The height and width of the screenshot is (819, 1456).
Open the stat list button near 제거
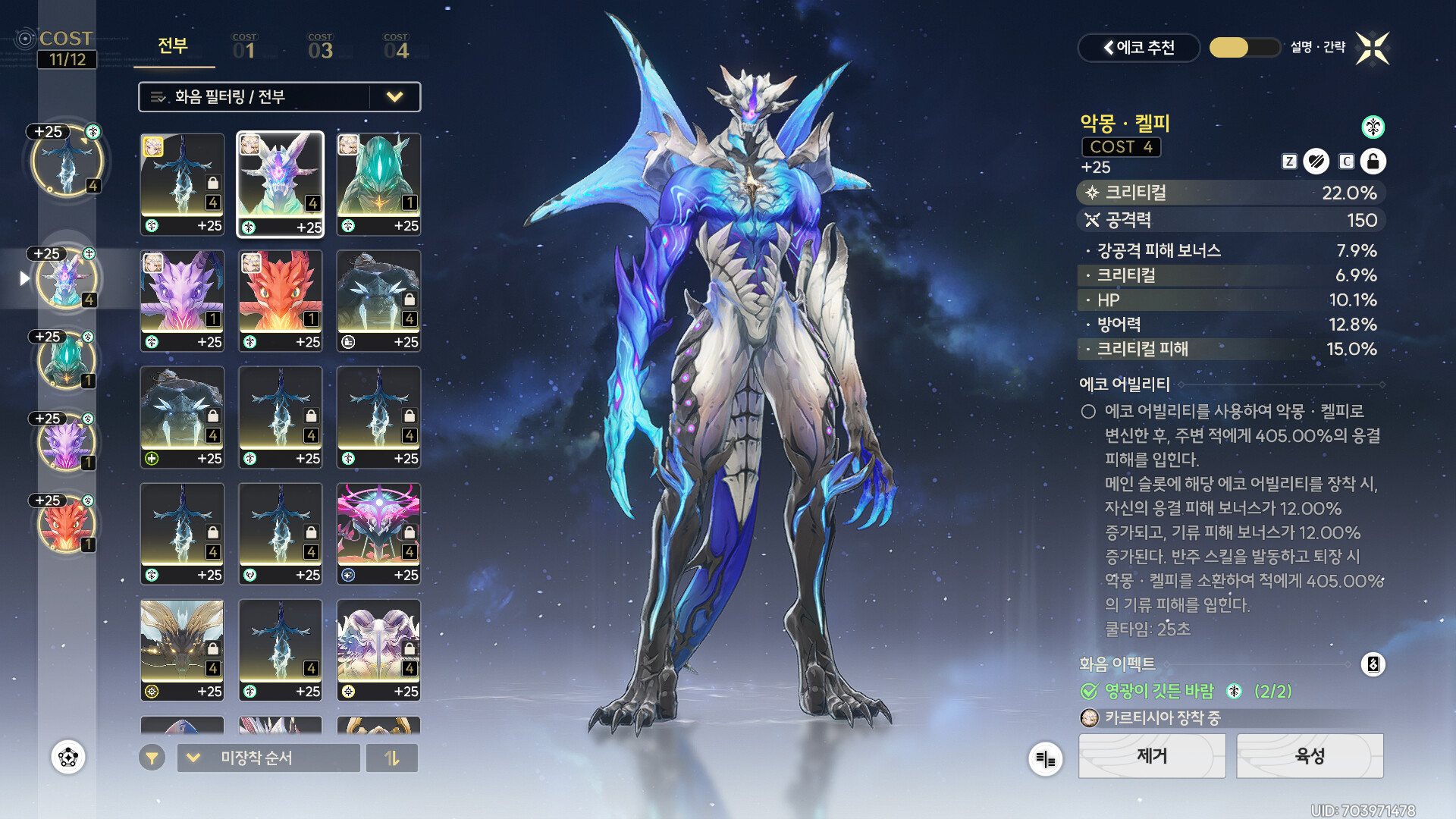tap(1045, 758)
